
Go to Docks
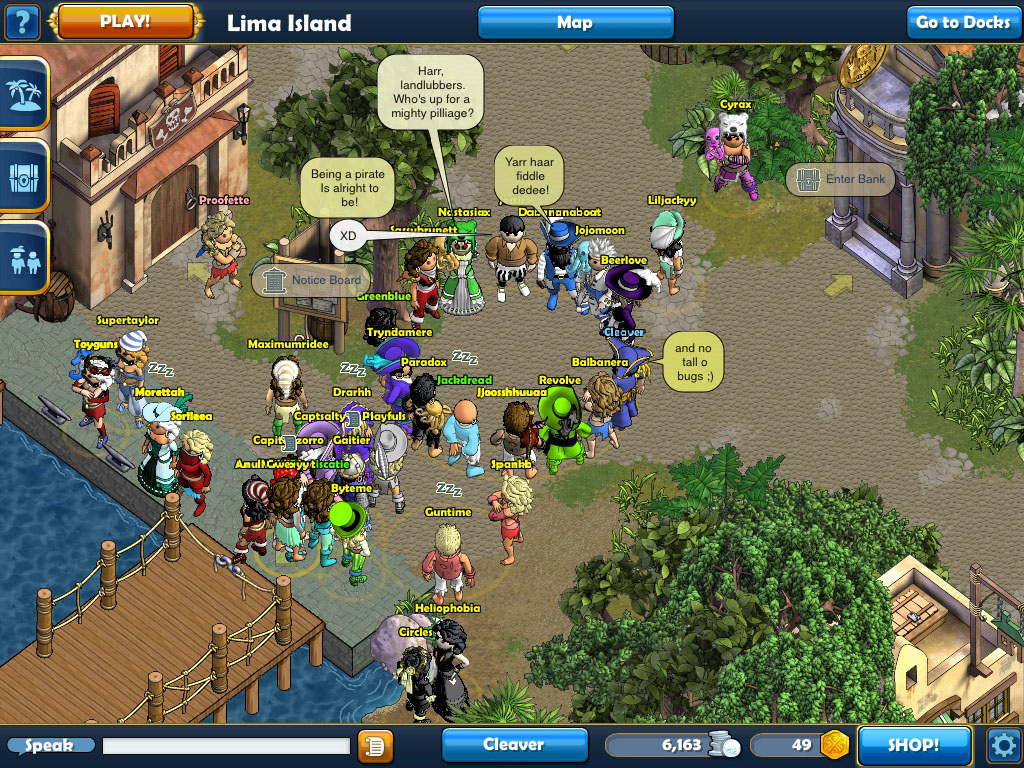click(963, 22)
